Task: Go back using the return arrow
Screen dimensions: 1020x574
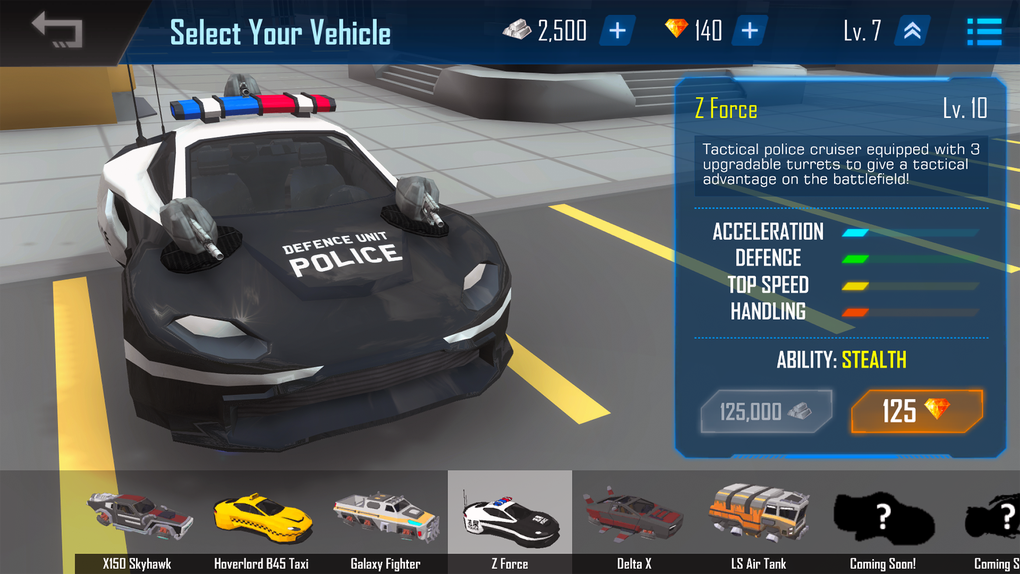Action: coord(56,30)
